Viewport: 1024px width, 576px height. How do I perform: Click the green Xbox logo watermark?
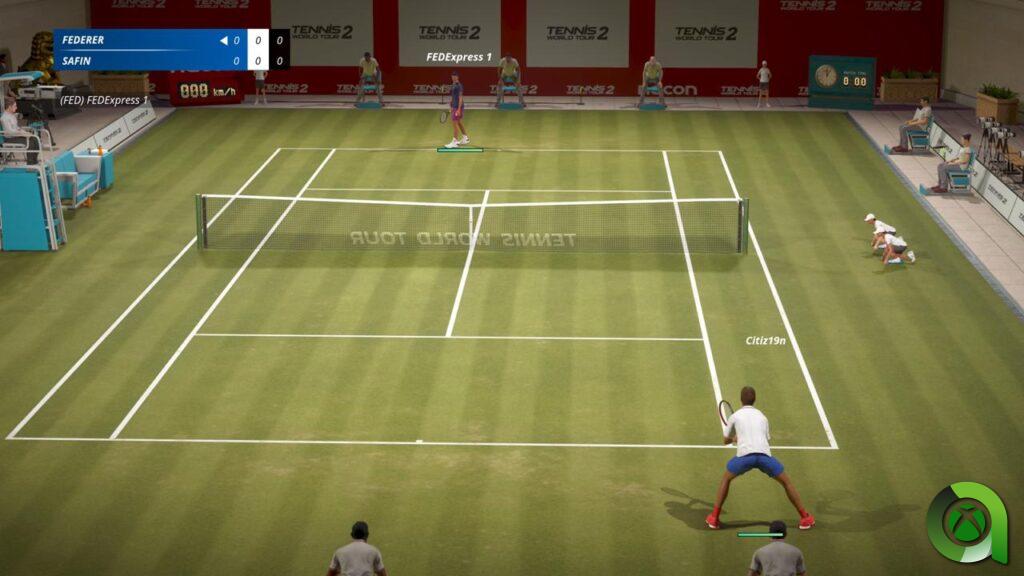[964, 524]
